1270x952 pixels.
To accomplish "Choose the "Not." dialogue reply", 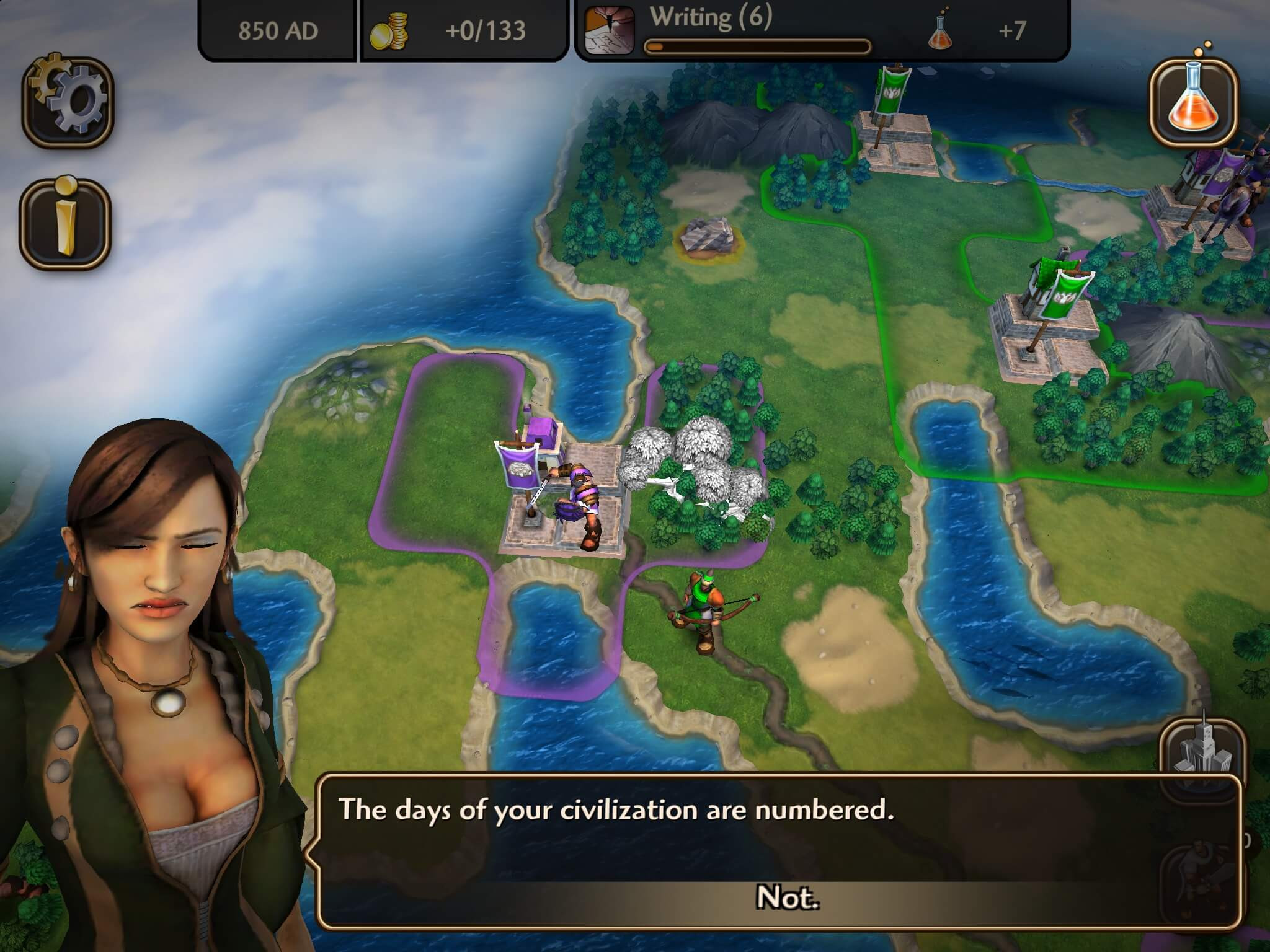I will click(x=787, y=897).
